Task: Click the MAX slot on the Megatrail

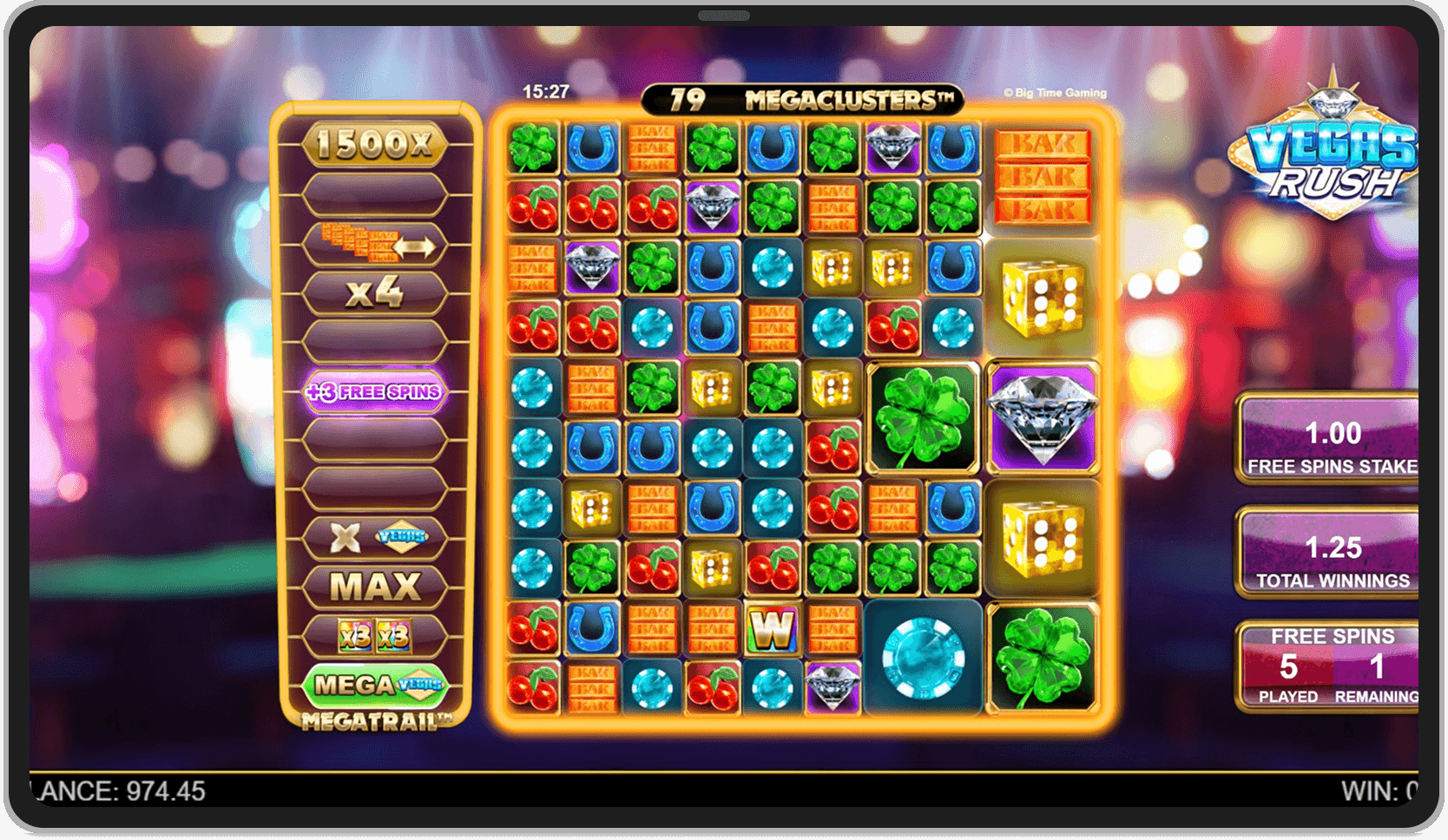Action: point(375,587)
